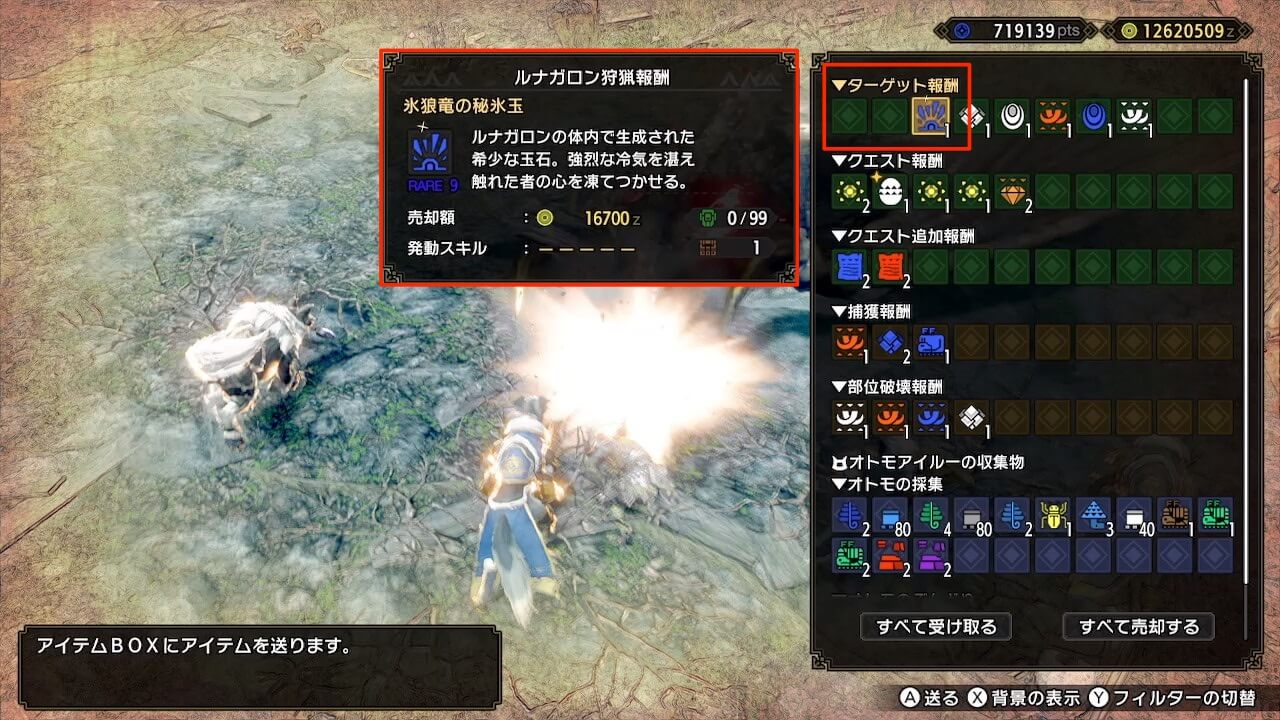Choose the blue ticket in additional rewards
Viewport: 1280px width, 720px height.
pyautogui.click(x=850, y=266)
